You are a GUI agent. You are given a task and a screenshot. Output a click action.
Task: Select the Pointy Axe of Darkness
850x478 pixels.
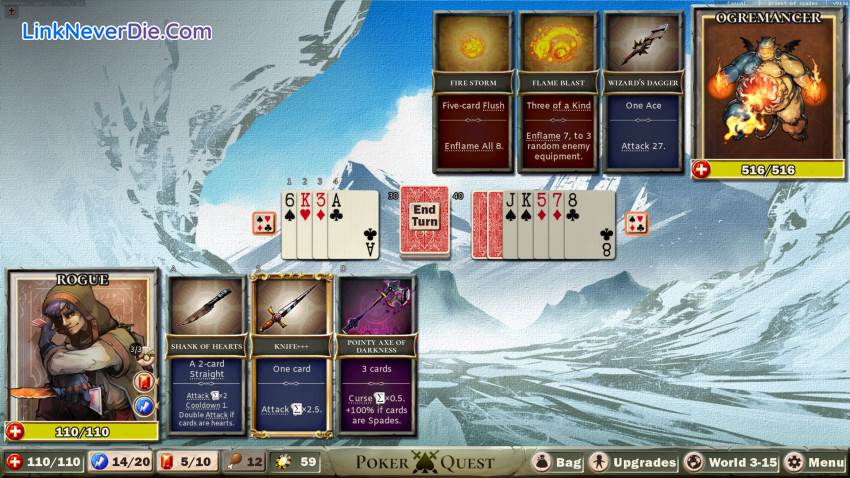[x=376, y=355]
